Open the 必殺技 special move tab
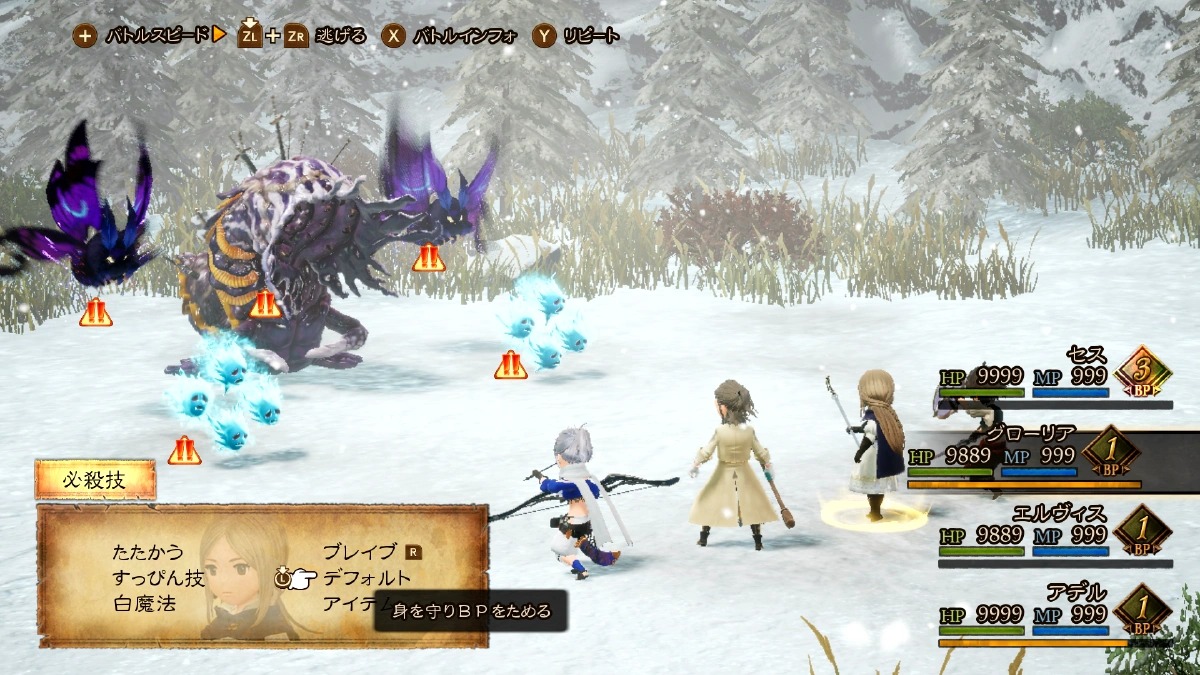The image size is (1200, 675). coord(95,480)
